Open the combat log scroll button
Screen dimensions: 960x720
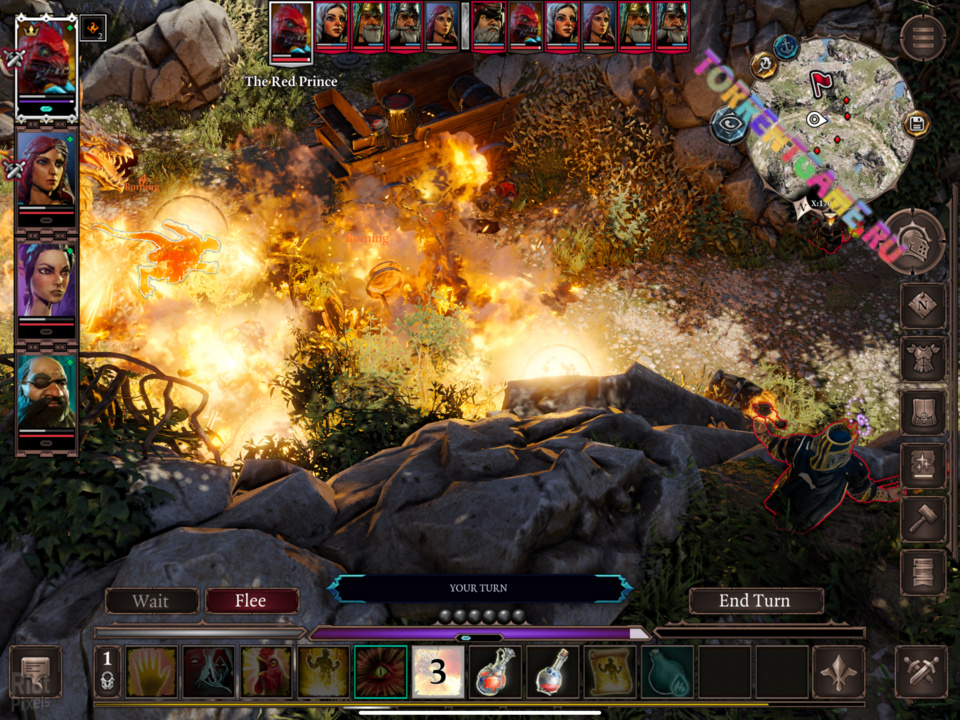coord(36,671)
